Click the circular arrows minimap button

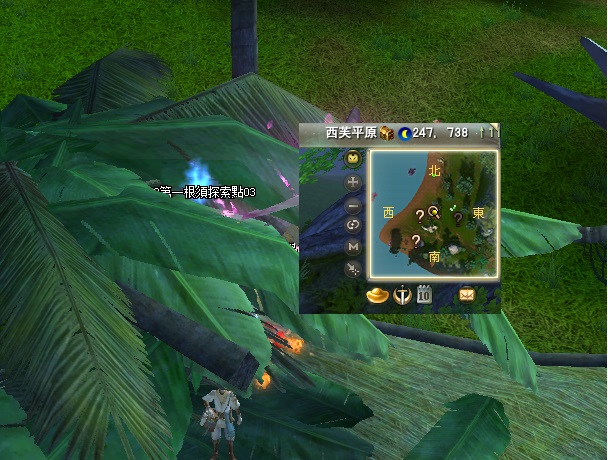[353, 225]
